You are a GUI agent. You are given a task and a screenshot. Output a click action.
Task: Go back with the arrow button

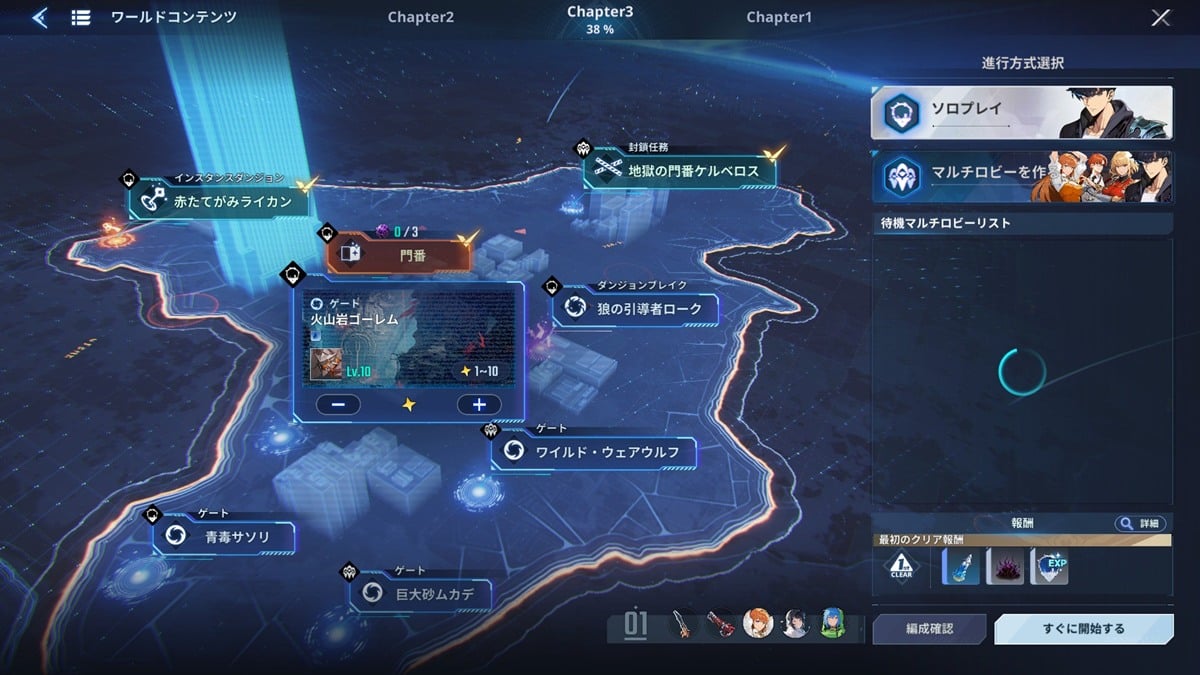(40, 18)
